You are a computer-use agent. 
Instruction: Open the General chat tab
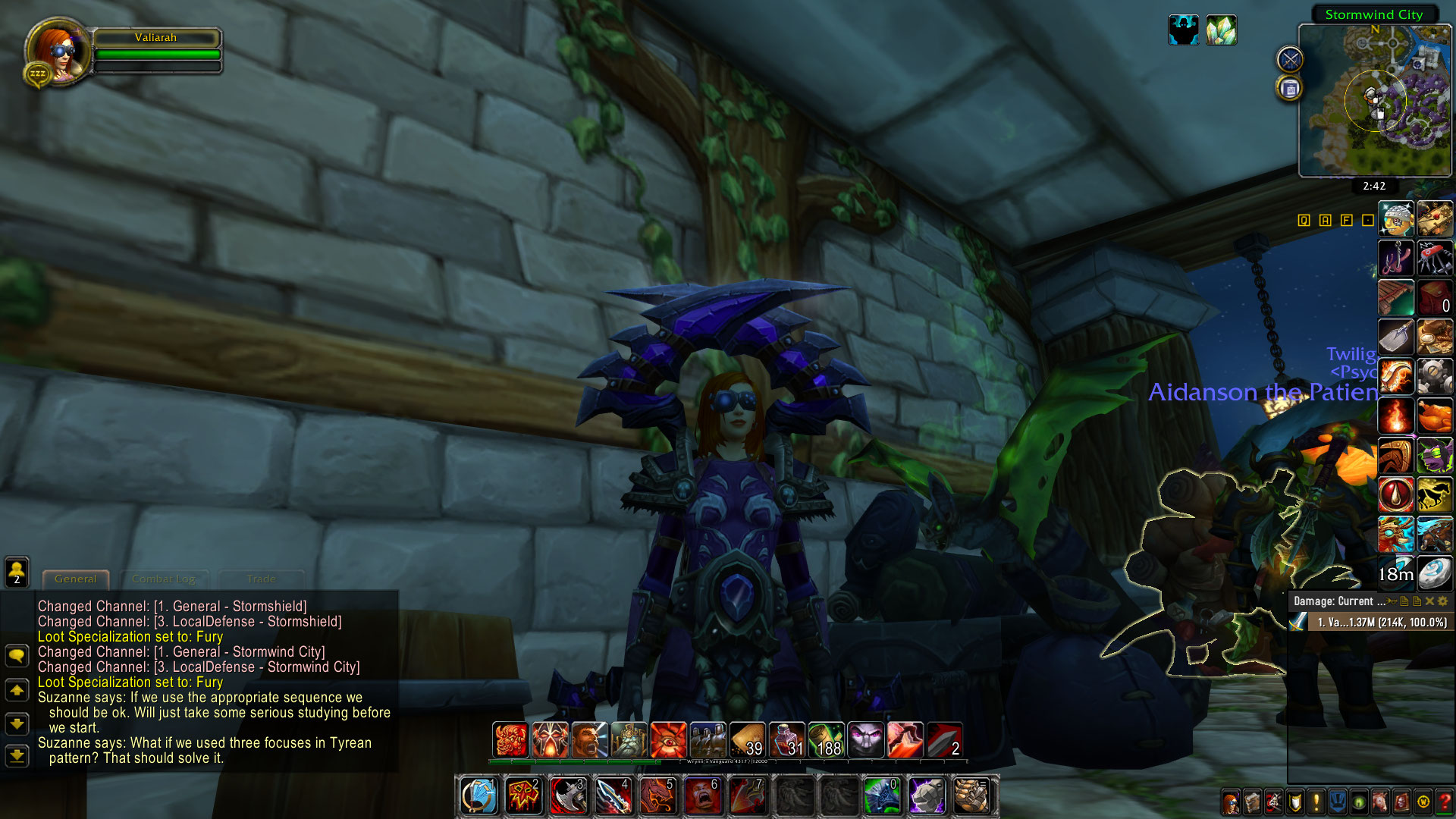[76, 579]
